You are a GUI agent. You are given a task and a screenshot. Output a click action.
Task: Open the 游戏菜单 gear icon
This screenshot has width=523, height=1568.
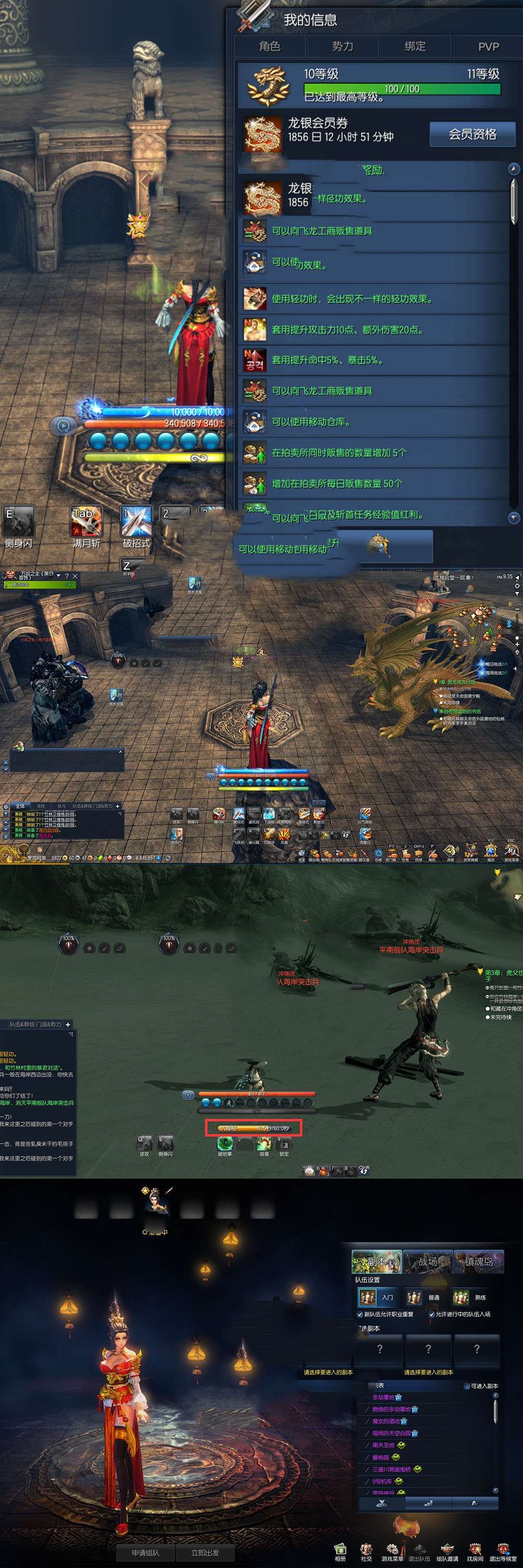coord(392,1550)
